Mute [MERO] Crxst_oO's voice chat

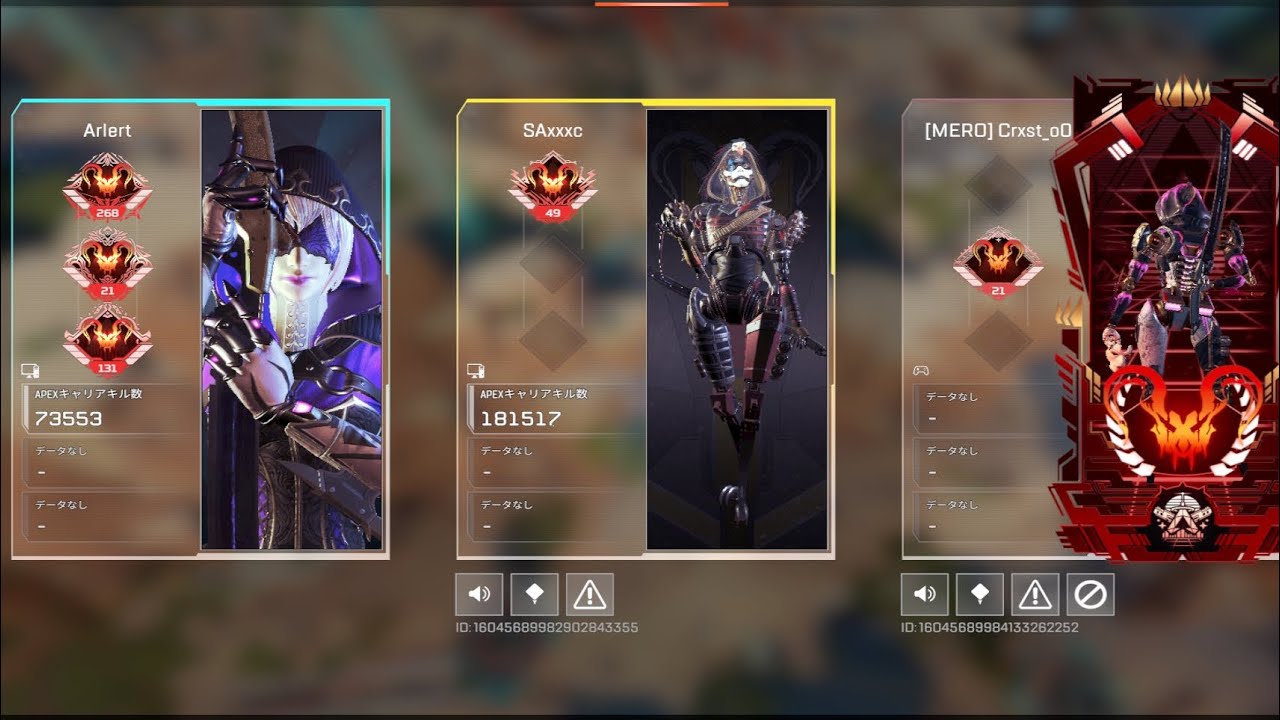point(925,594)
